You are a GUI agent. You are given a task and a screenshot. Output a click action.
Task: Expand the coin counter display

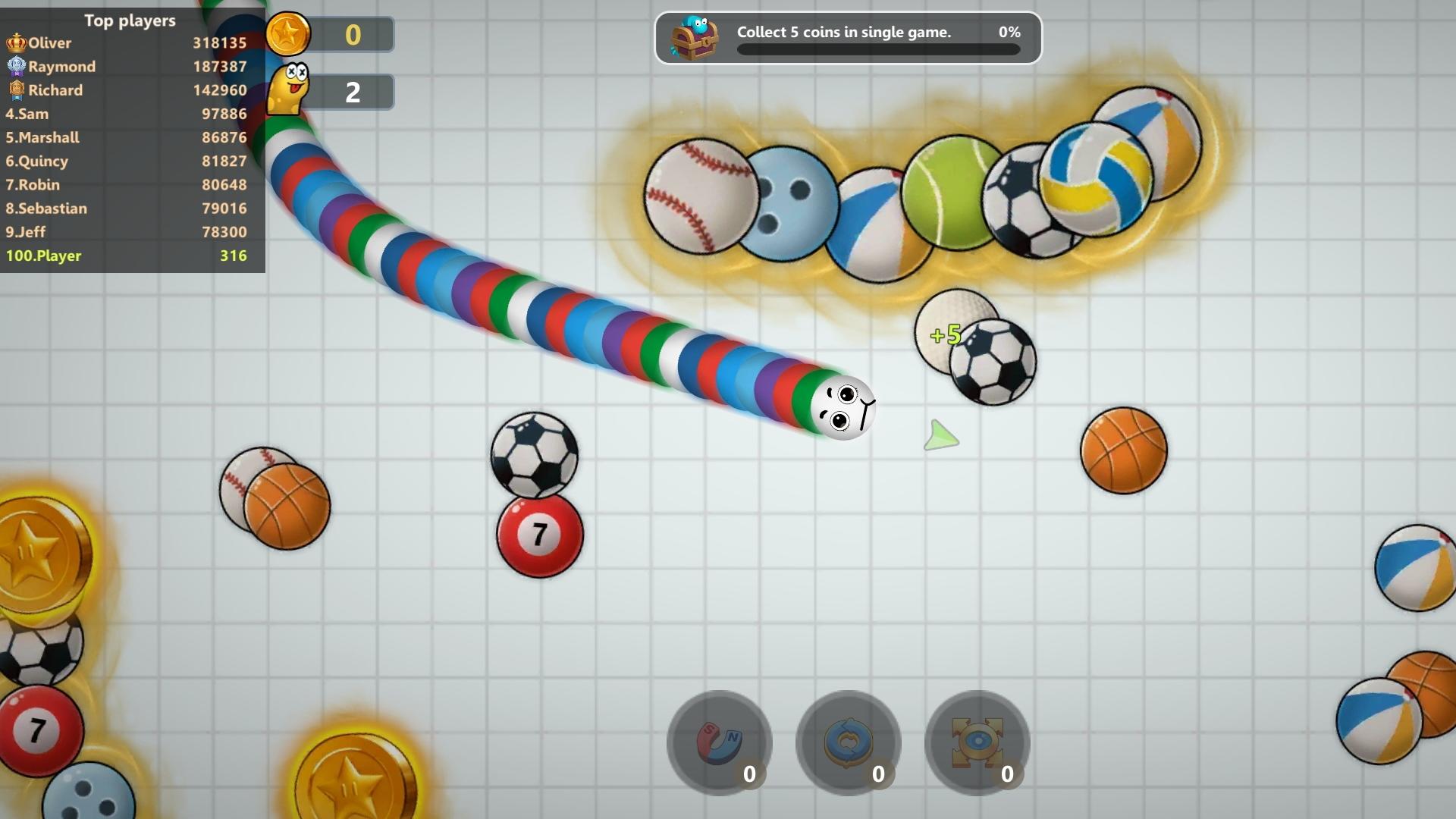(x=353, y=33)
